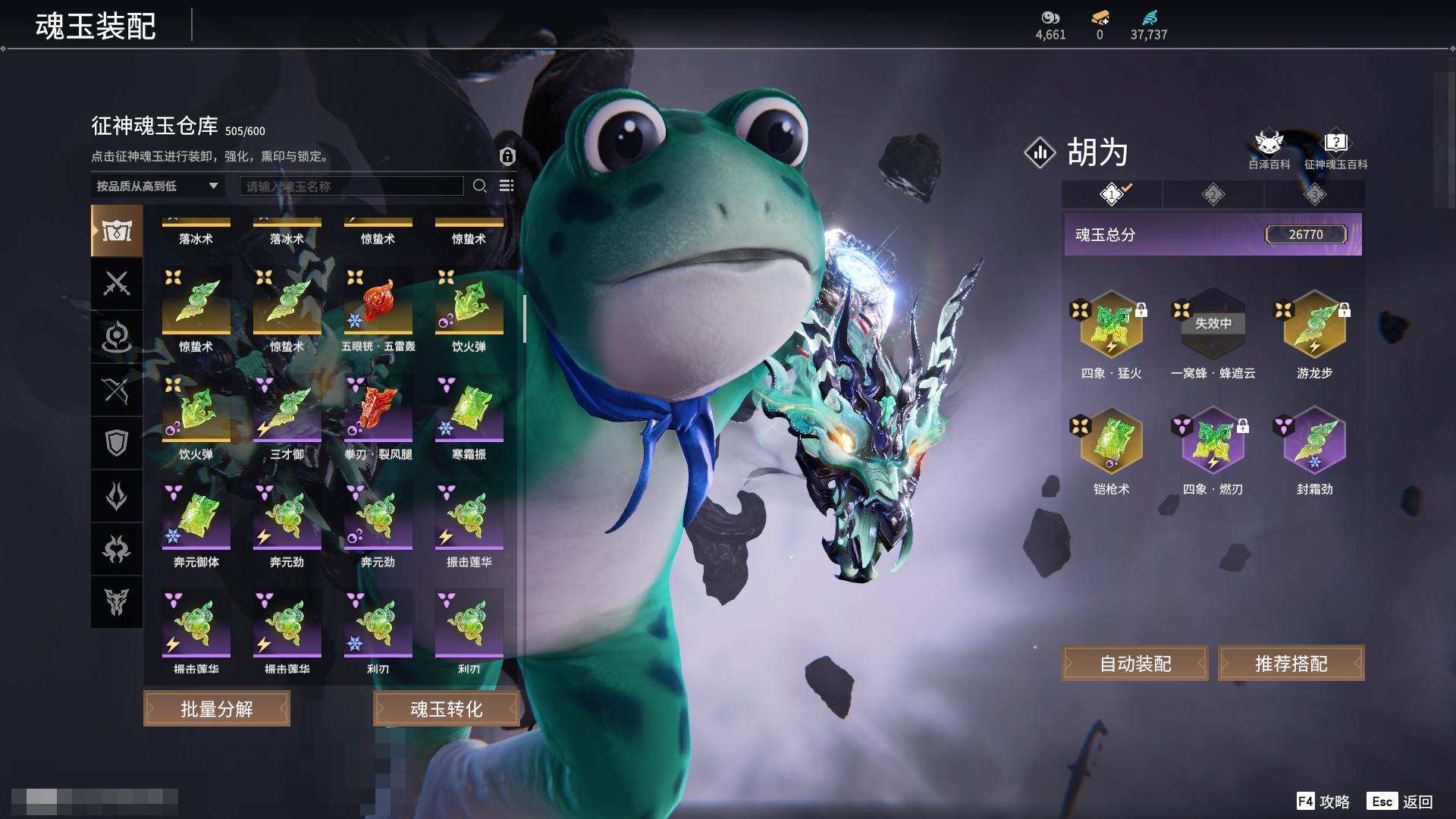Switch to loadout preset 2
The width and height of the screenshot is (1456, 819).
[1213, 195]
